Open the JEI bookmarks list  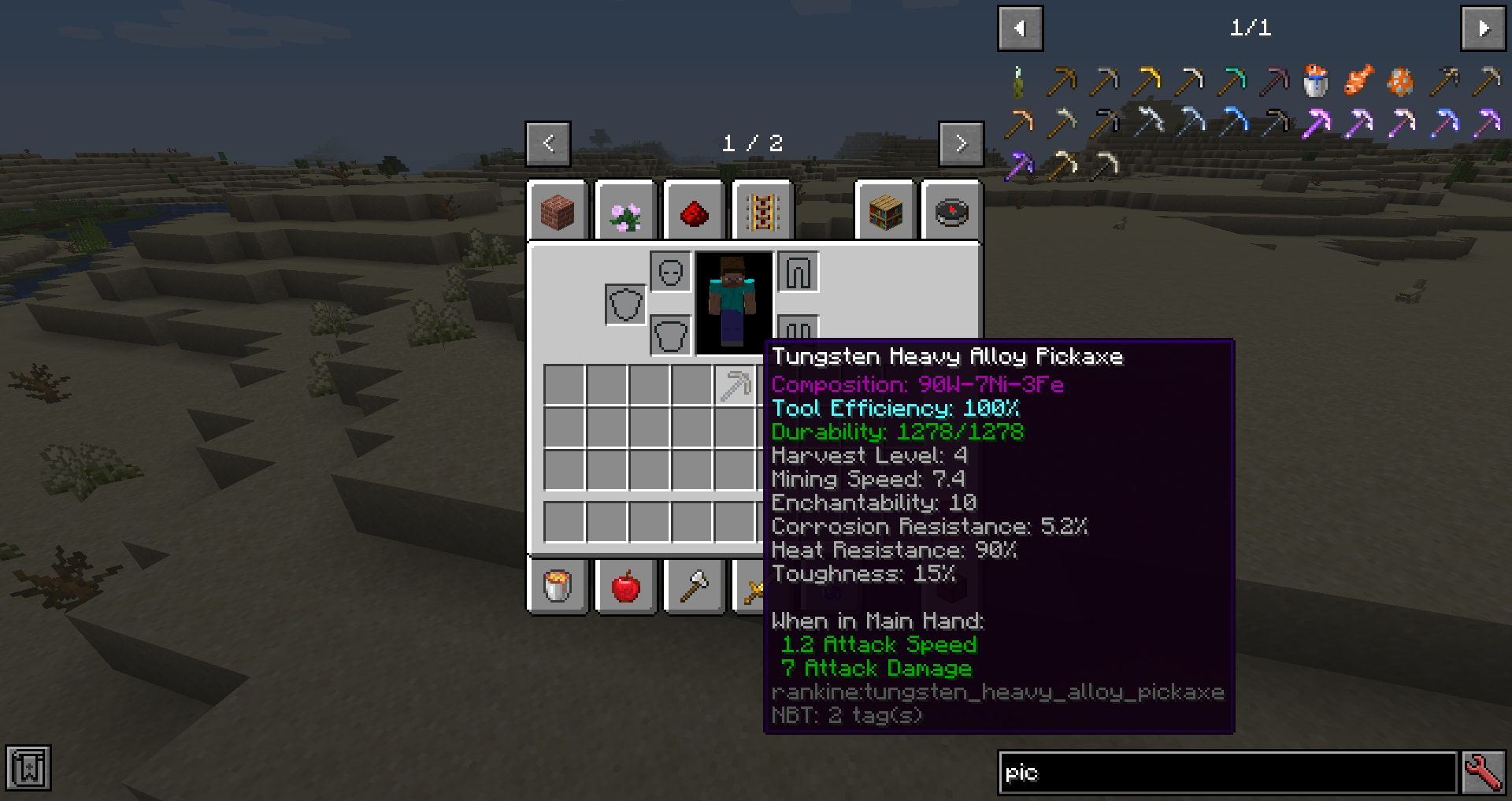point(29,767)
